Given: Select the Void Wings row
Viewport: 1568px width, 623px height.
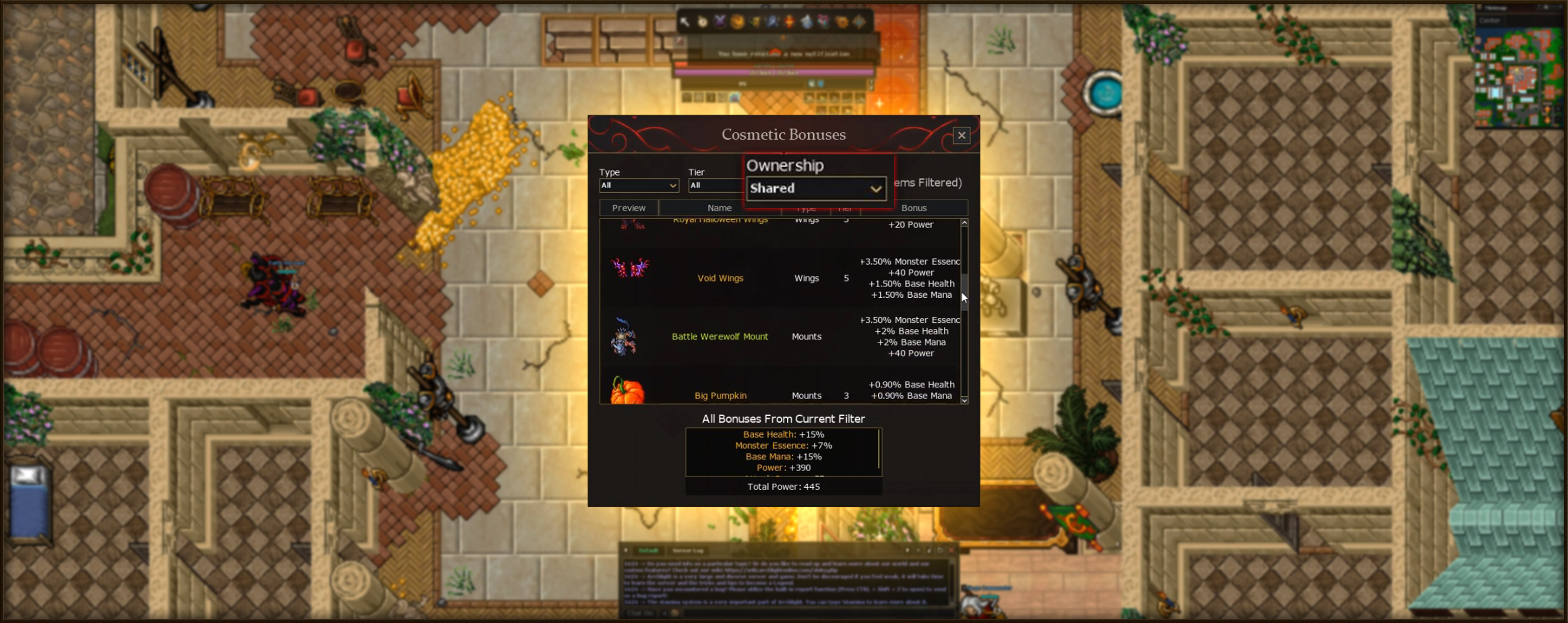Looking at the screenshot, I should (x=720, y=278).
